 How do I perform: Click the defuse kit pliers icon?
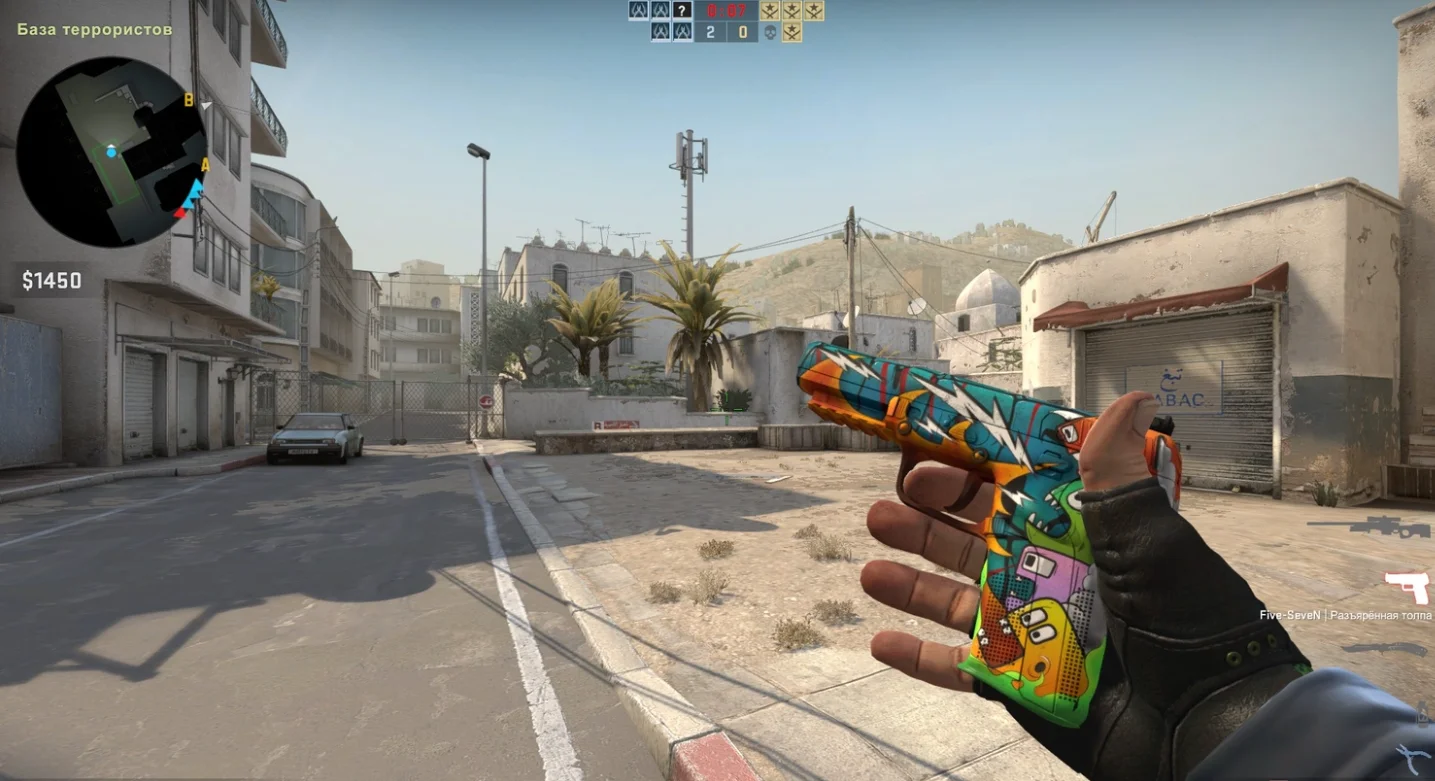pyautogui.click(x=1414, y=757)
